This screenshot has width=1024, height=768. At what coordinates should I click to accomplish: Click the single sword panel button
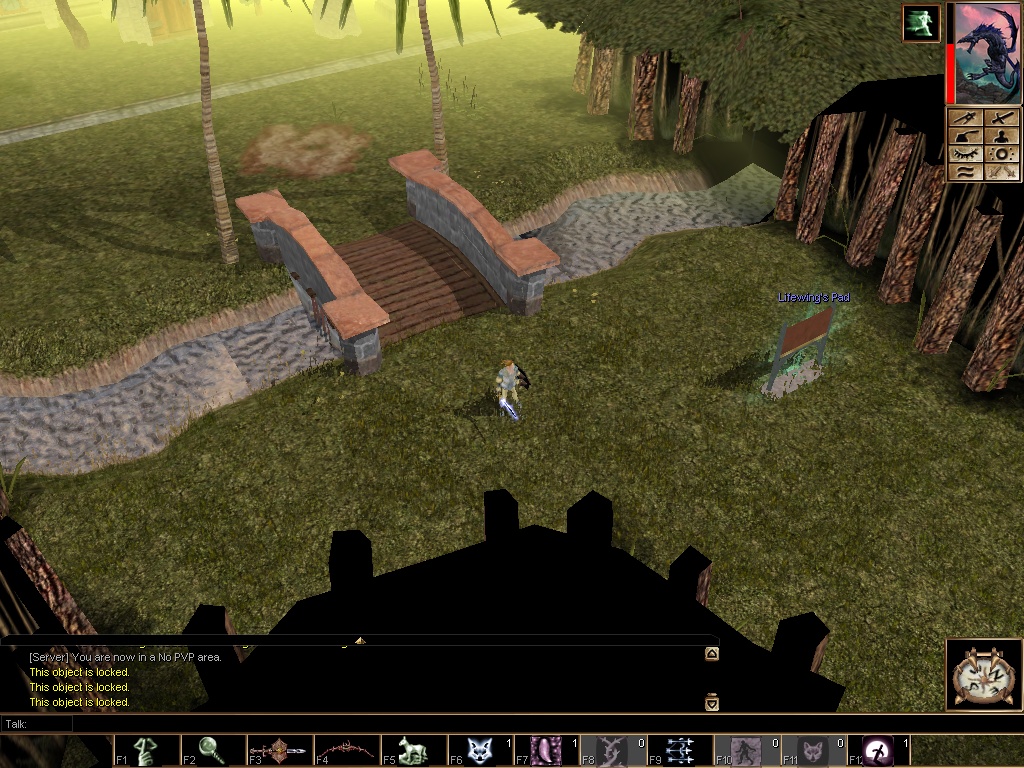pyautogui.click(x=1002, y=118)
